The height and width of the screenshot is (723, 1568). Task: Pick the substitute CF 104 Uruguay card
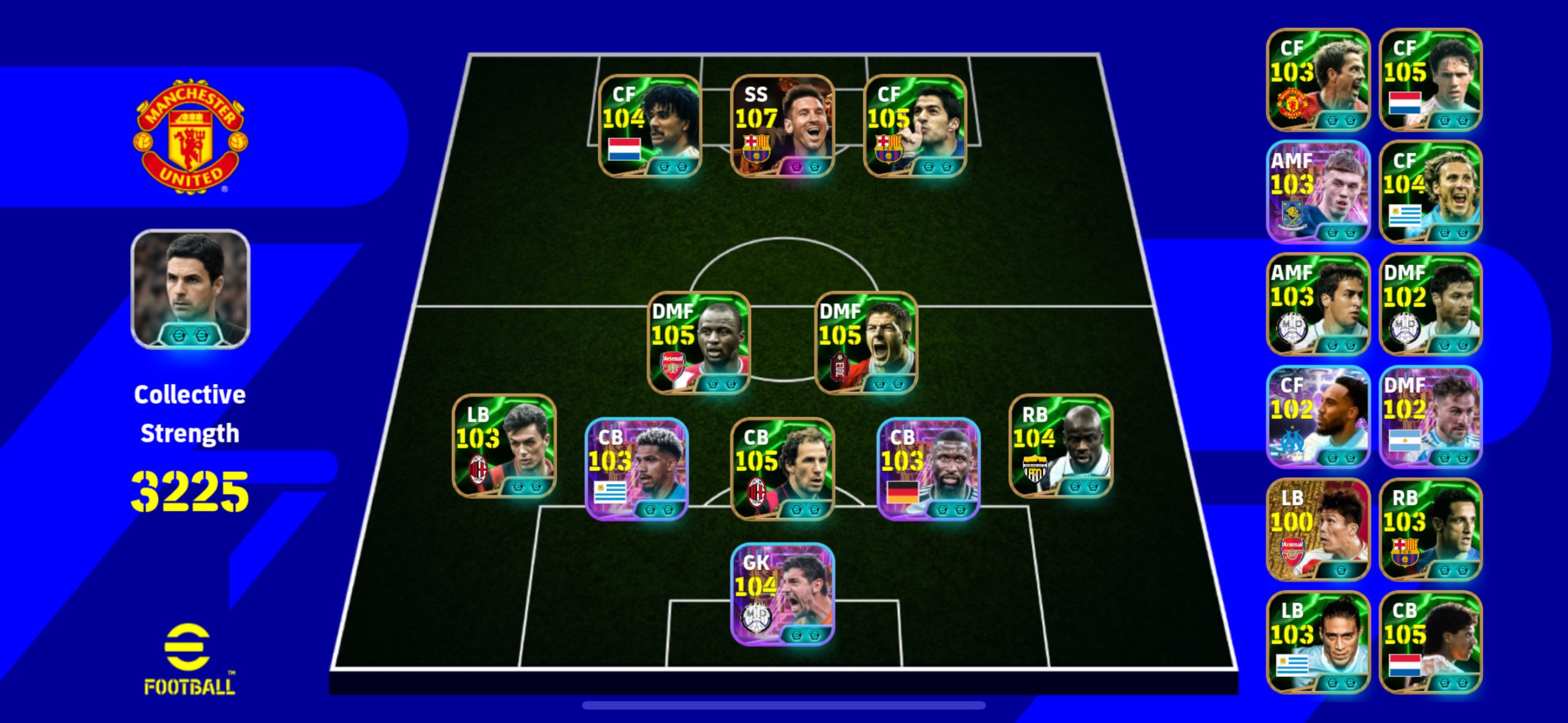click(1430, 192)
